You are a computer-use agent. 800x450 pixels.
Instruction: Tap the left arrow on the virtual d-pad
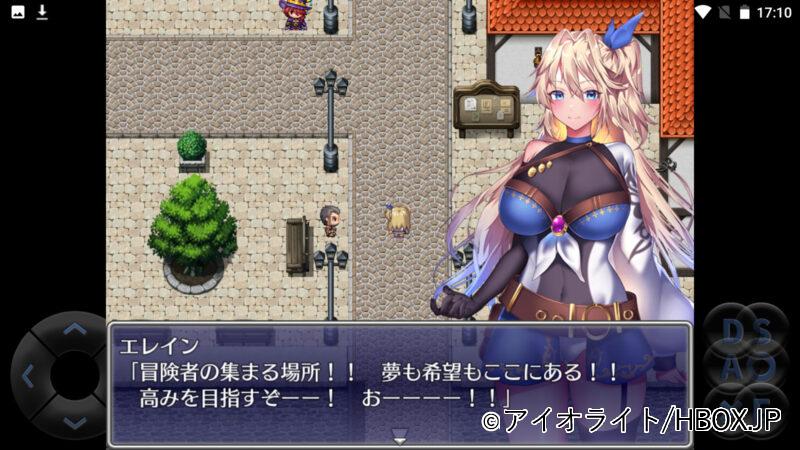27,376
